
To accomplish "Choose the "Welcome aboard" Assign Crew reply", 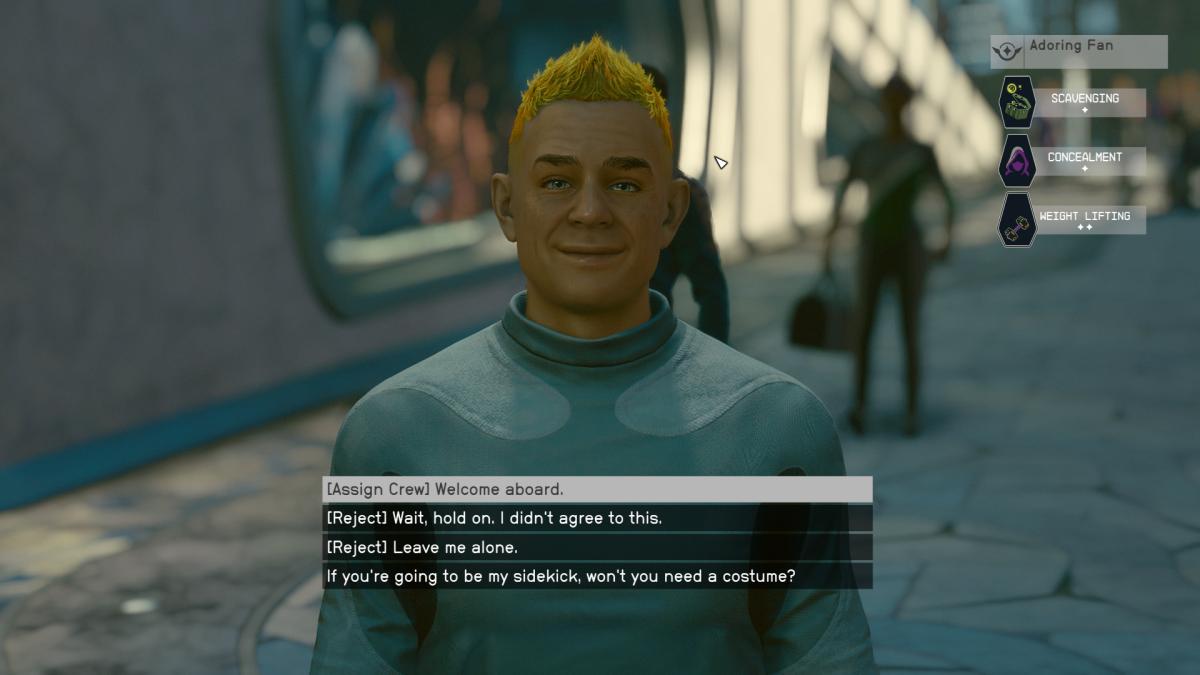I will point(597,489).
